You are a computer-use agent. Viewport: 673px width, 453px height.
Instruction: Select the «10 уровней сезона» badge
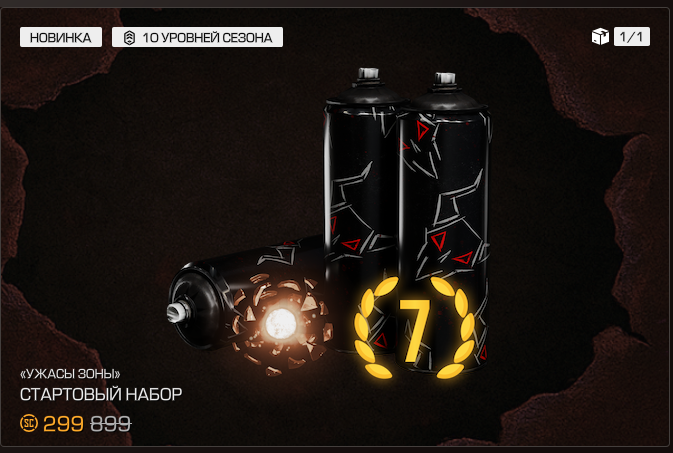197,37
